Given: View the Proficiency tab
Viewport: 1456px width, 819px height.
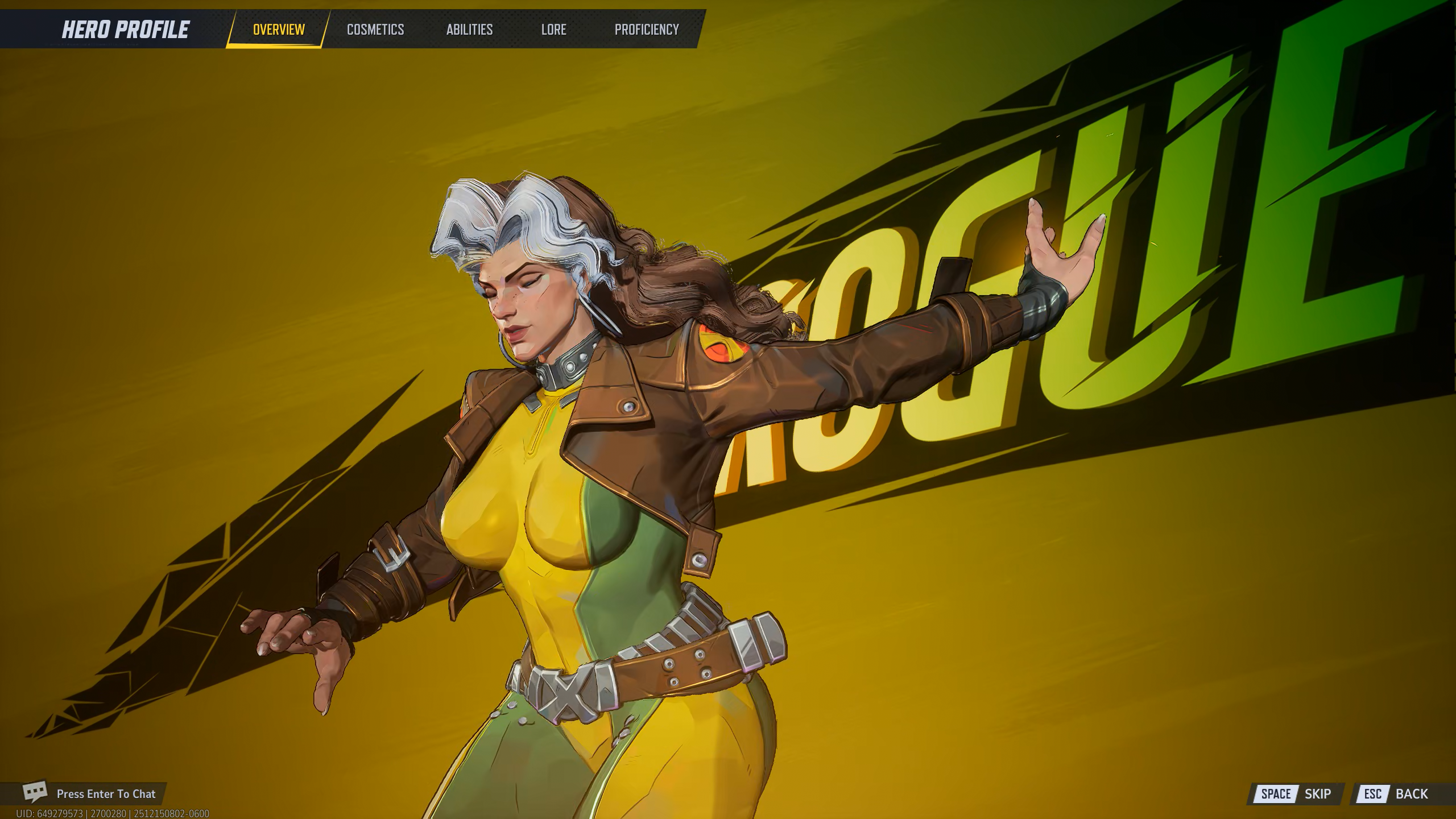Looking at the screenshot, I should coord(647,30).
